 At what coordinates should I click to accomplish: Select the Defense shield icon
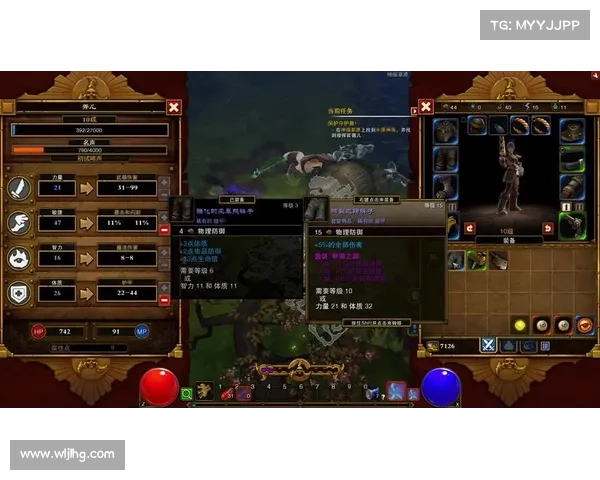point(21,292)
